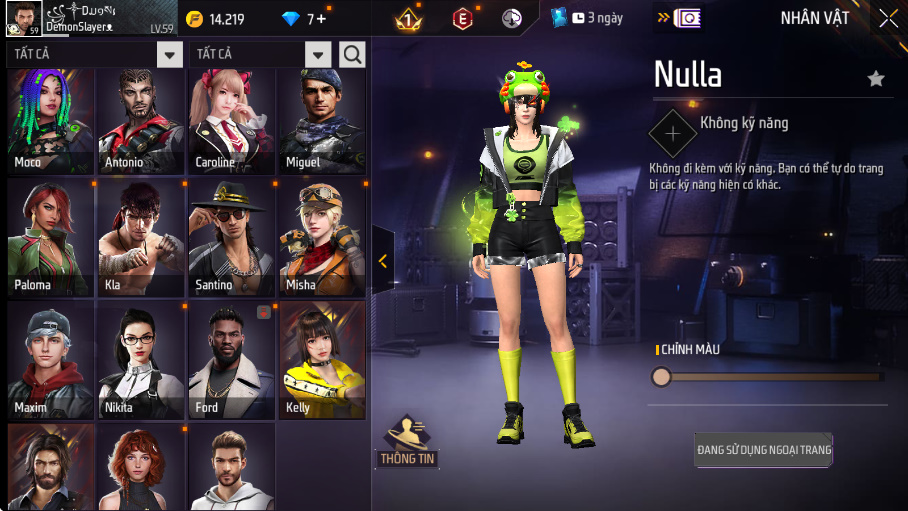Viewport: 908px width, 511px height.
Task: Mark Nulla as favorite with star
Action: 876,78
